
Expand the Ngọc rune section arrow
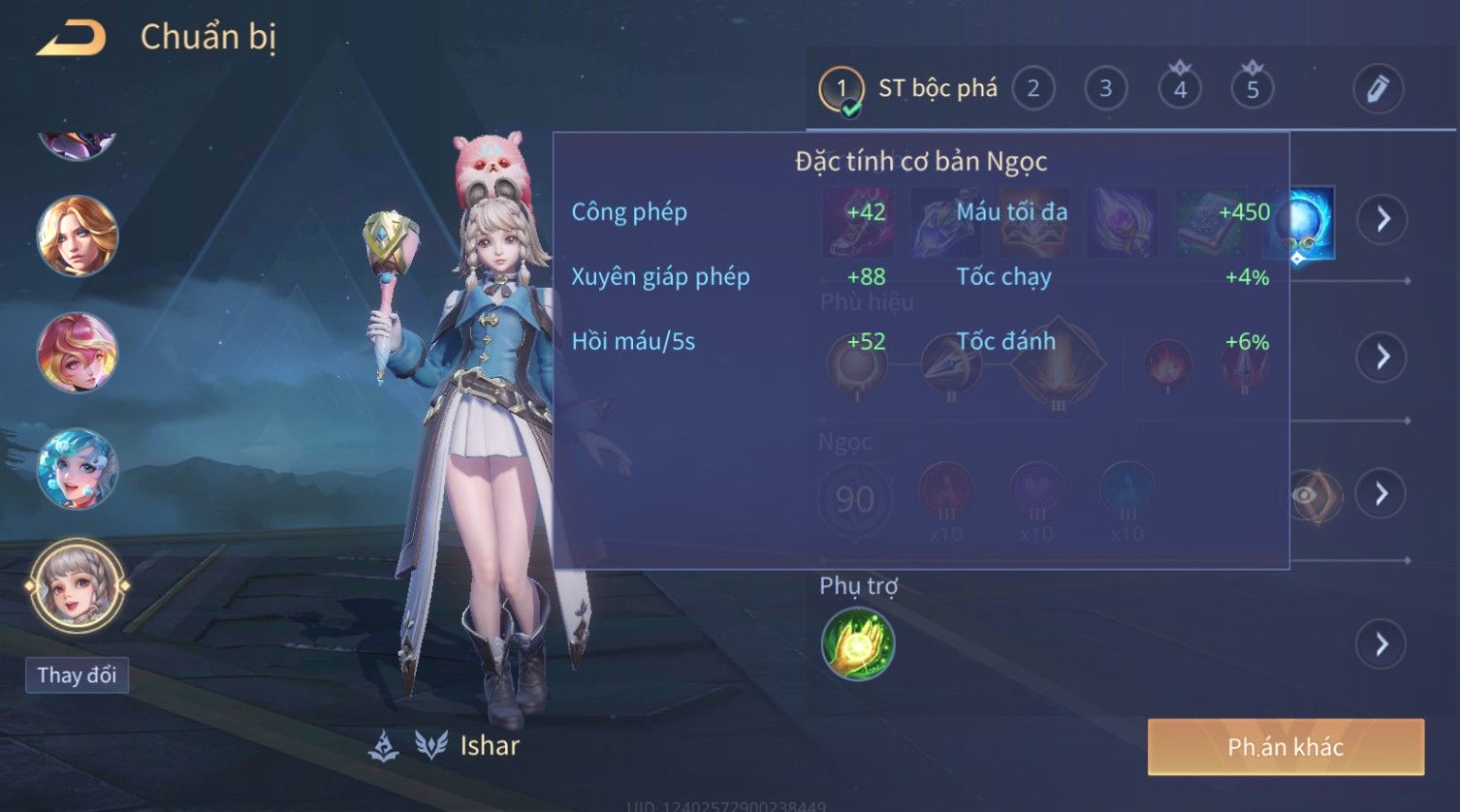pos(1382,494)
